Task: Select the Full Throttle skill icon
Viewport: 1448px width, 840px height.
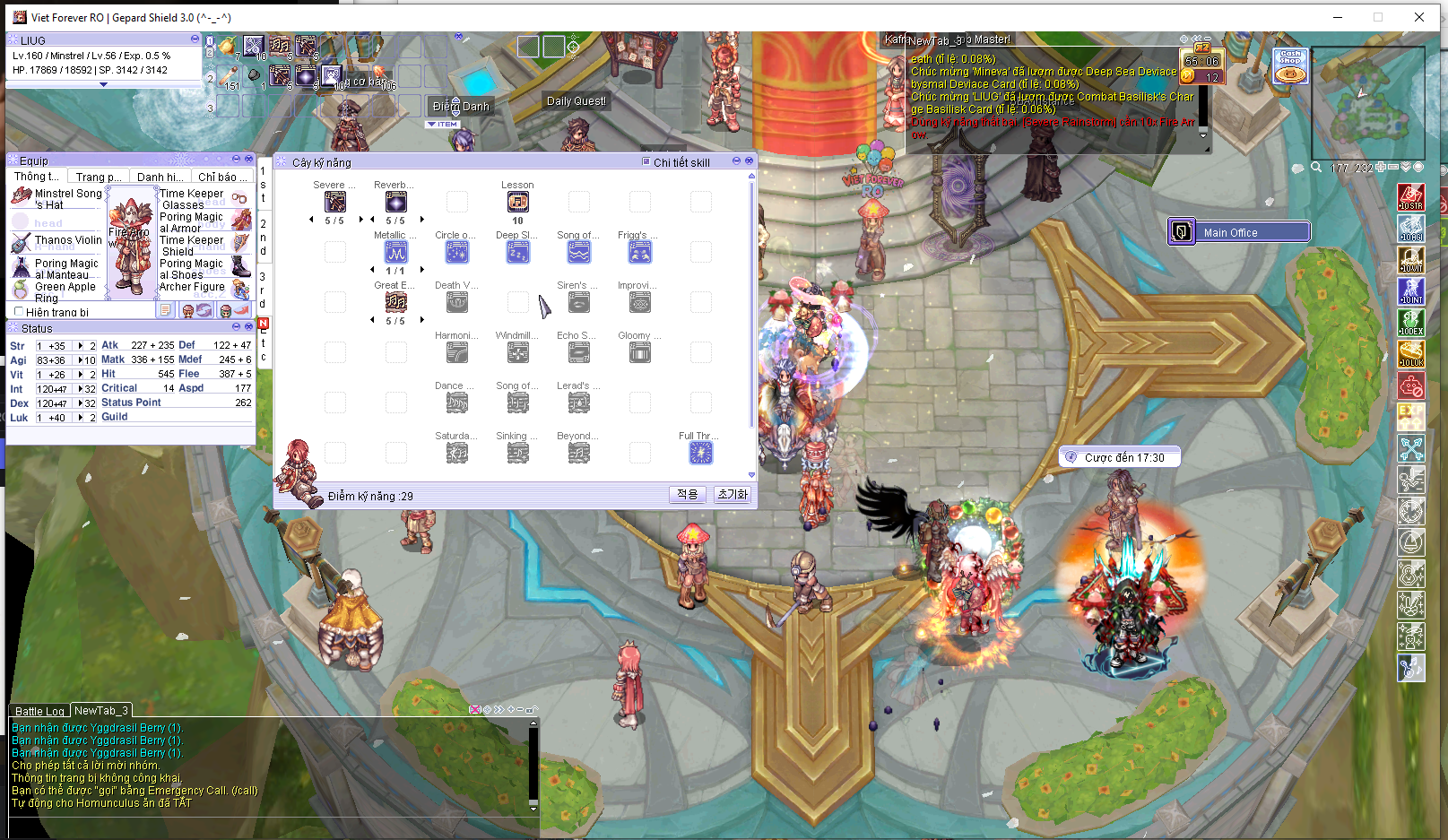Action: click(700, 453)
